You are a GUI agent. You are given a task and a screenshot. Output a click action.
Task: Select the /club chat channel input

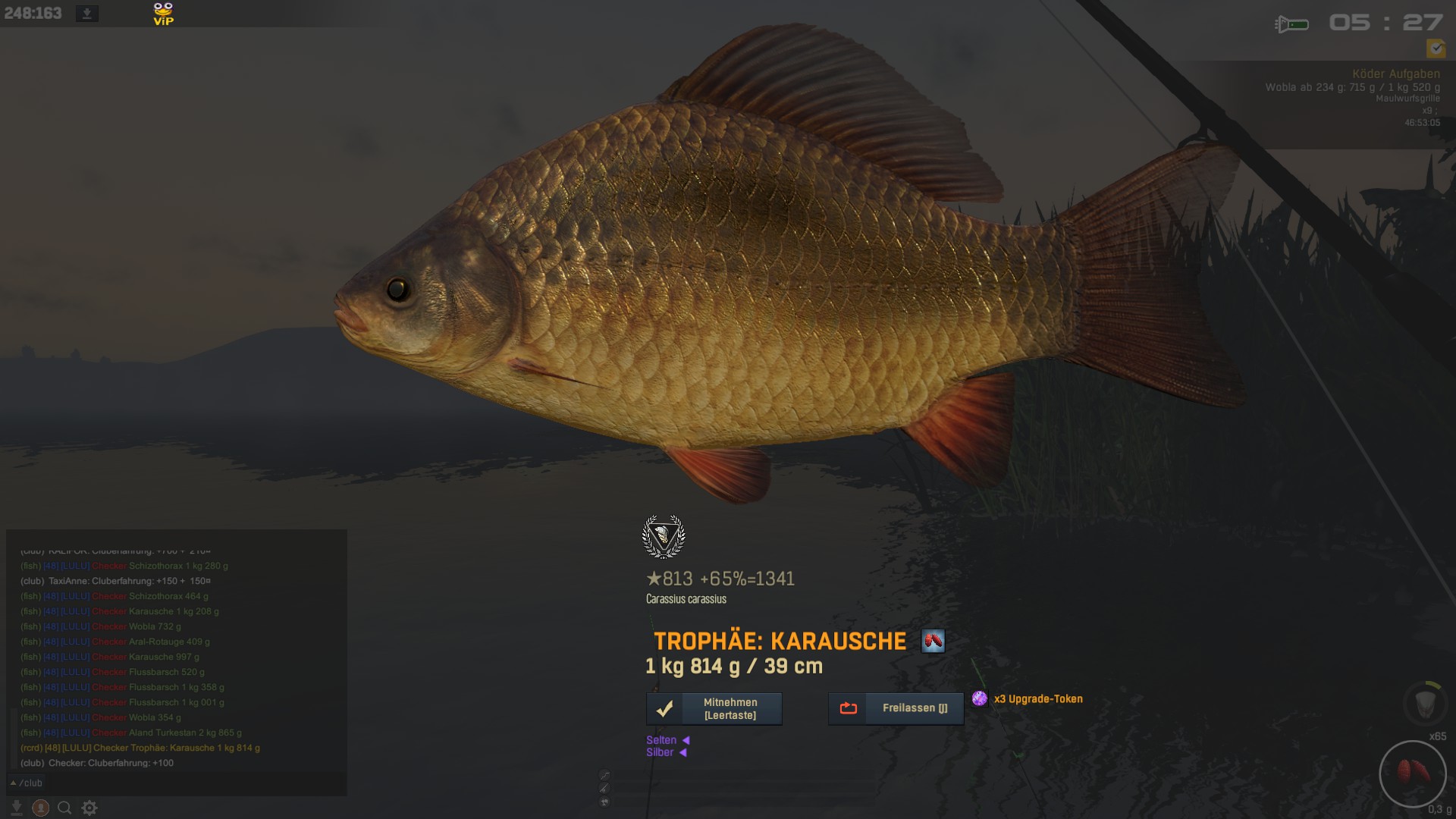[x=174, y=783]
